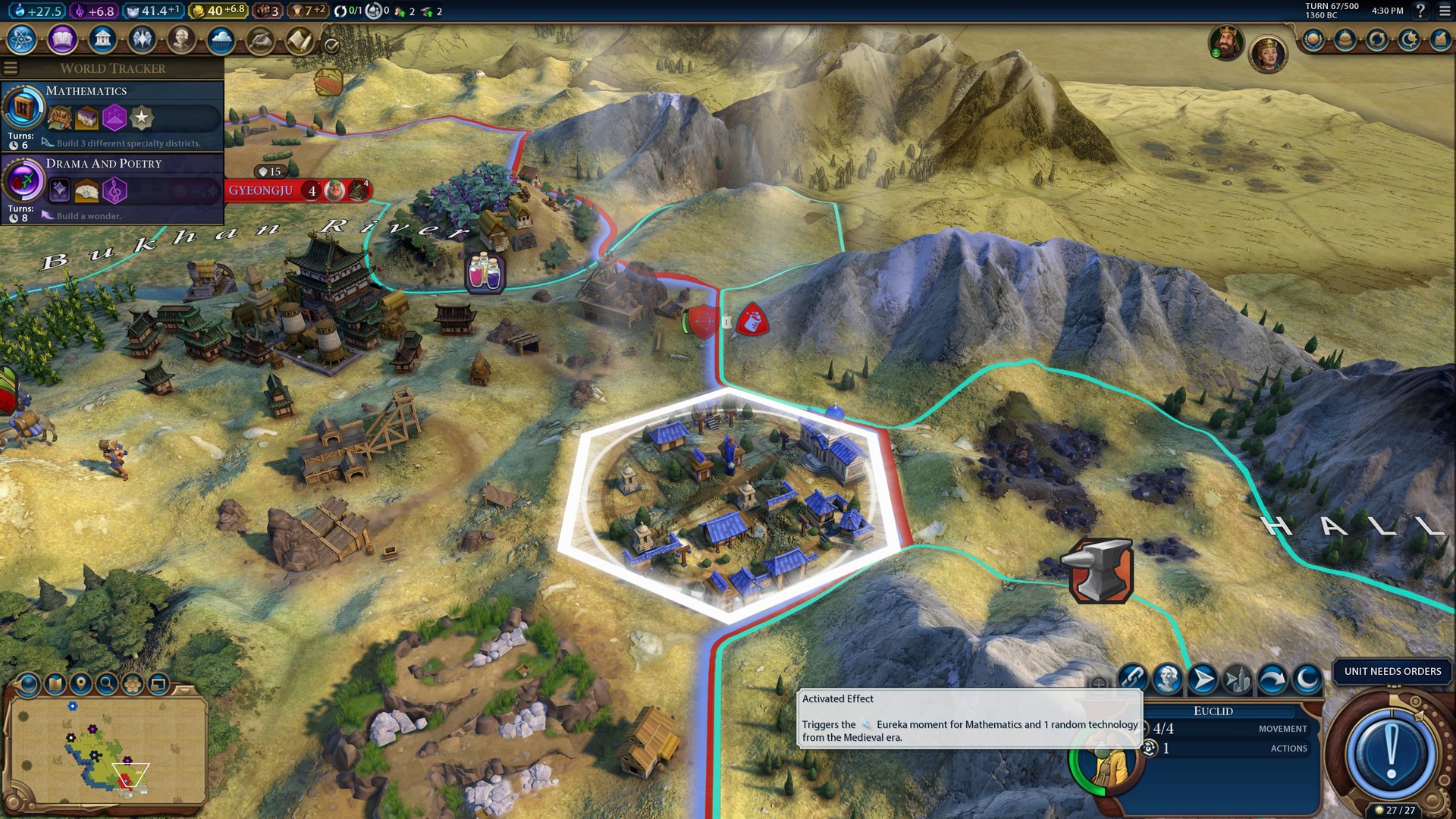Open the main game menu button
Image resolution: width=1456 pixels, height=819 pixels.
(1445, 11)
